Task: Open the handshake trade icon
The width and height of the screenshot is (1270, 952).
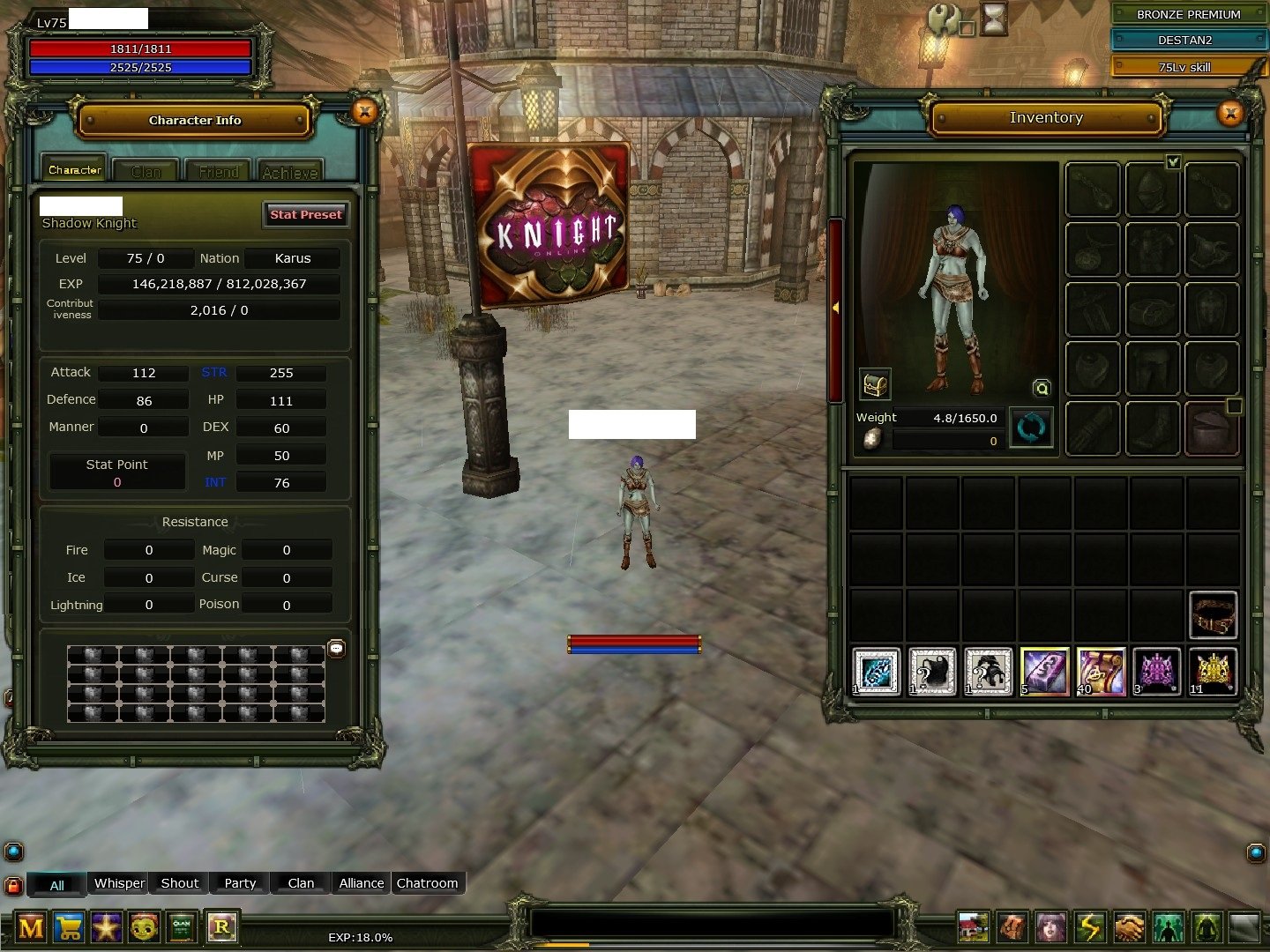Action: [x=1129, y=927]
